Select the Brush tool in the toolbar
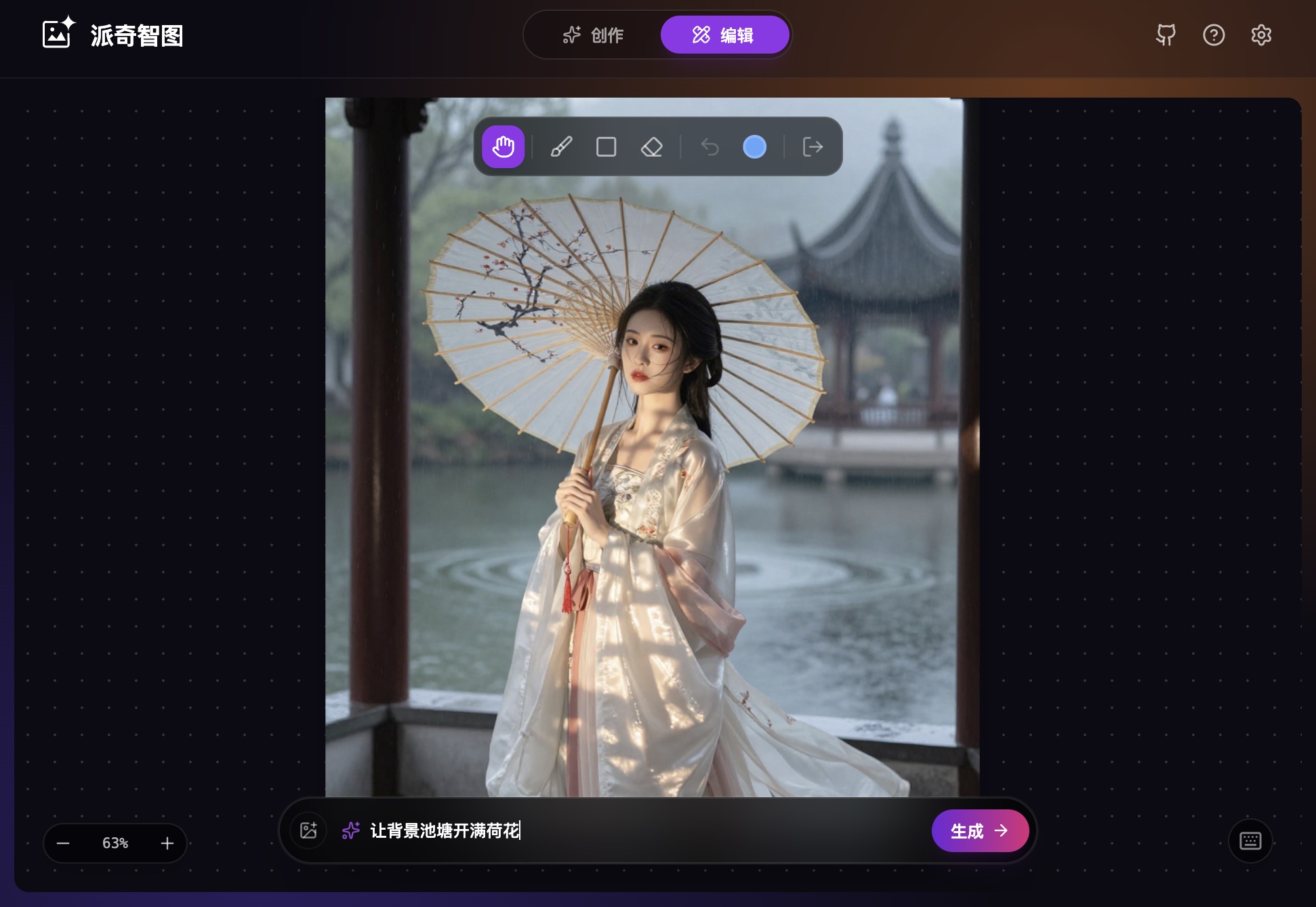The height and width of the screenshot is (907, 1316). [561, 147]
